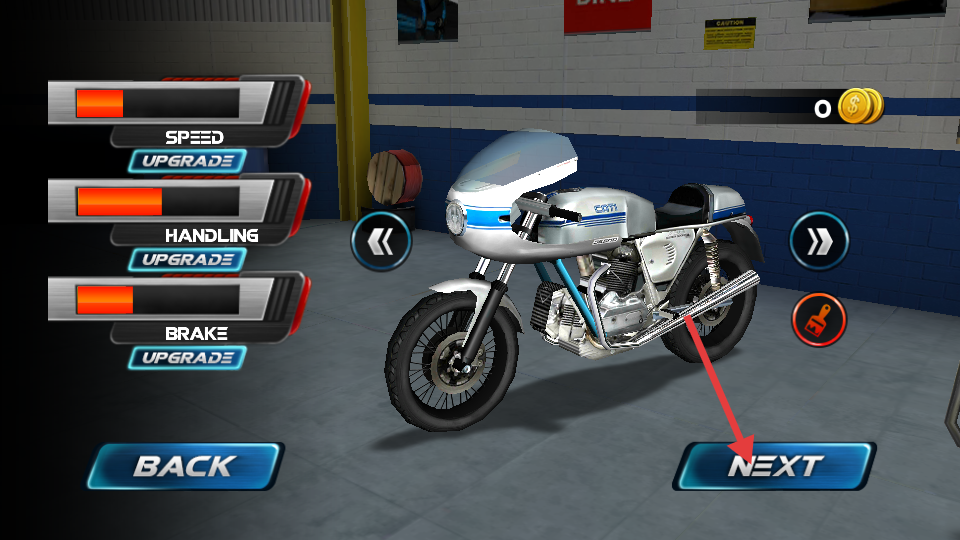
Task: Go back with the BACK button
Action: 185,466
